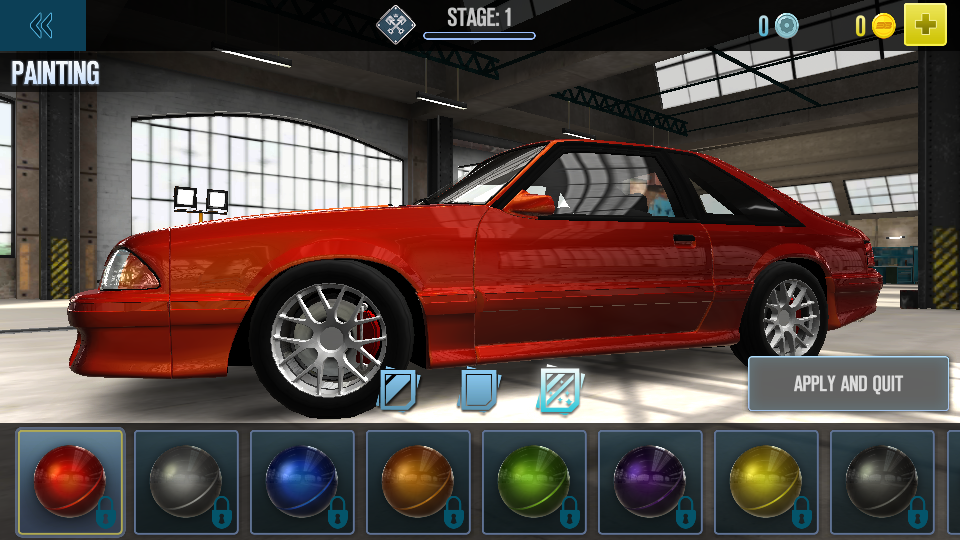Select the orange paint swatch
The width and height of the screenshot is (960, 540).
pyautogui.click(x=418, y=481)
